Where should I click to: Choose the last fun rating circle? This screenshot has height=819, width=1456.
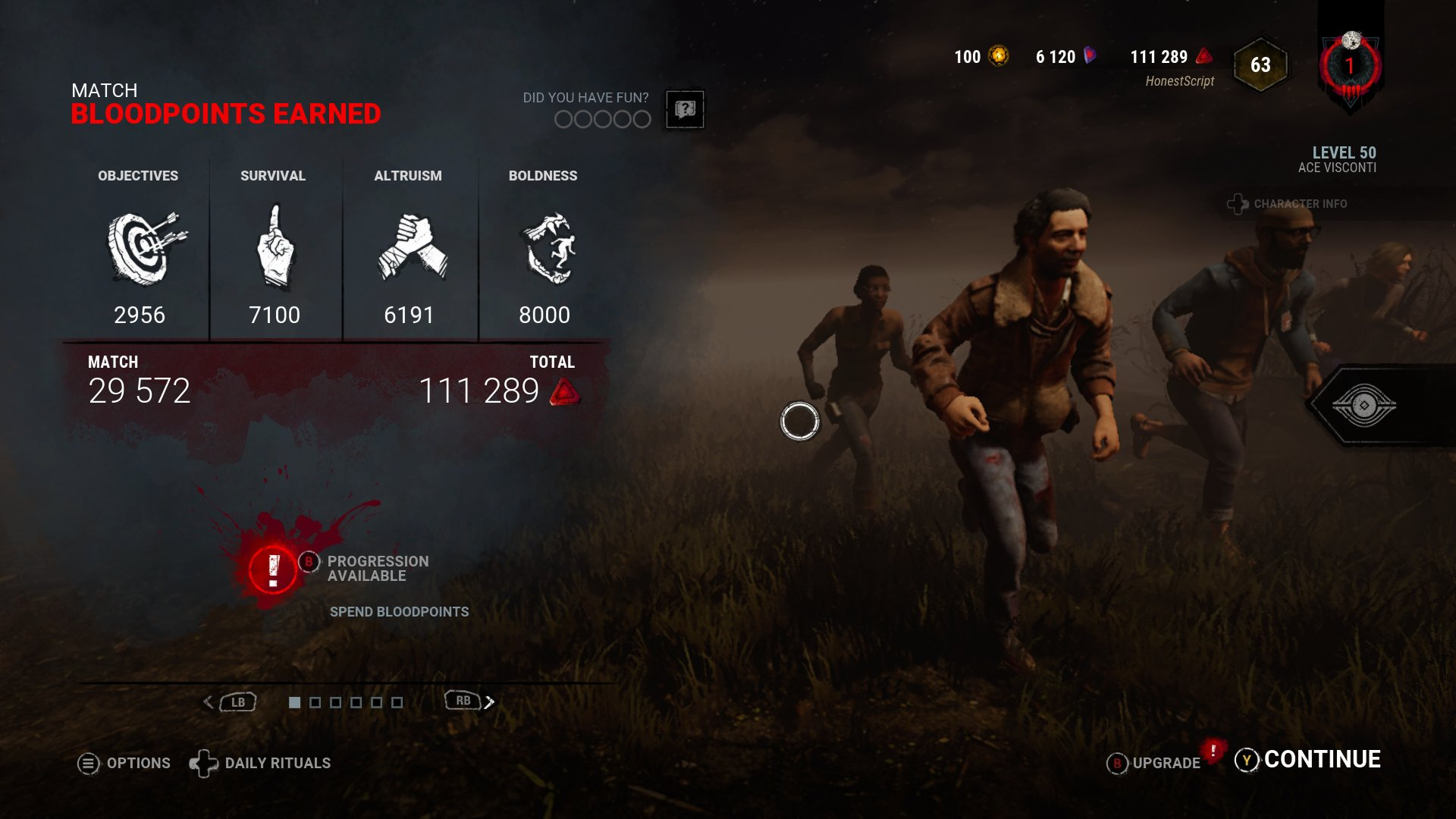click(x=642, y=119)
